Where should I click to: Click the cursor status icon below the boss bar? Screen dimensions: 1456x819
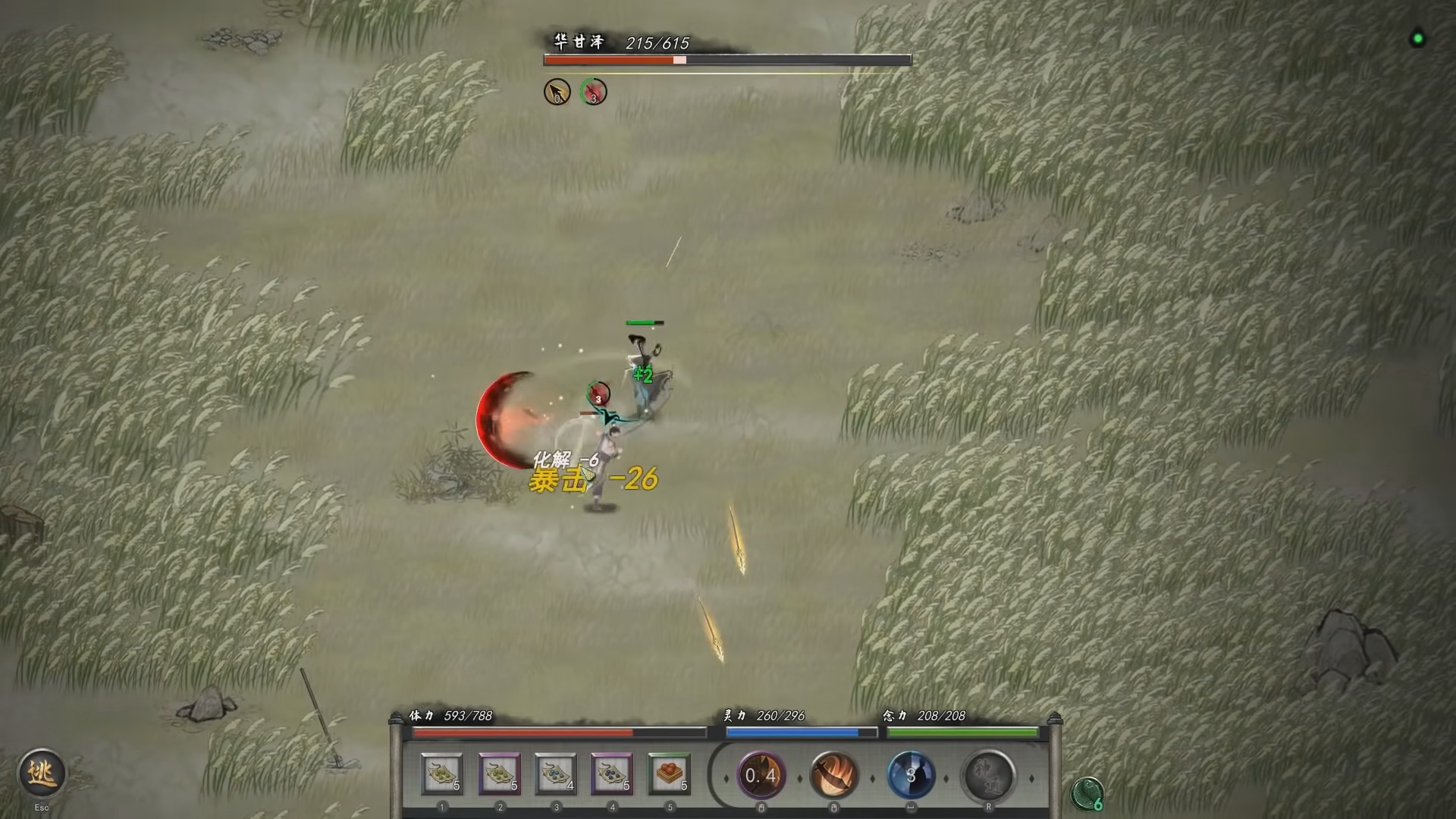(x=557, y=92)
